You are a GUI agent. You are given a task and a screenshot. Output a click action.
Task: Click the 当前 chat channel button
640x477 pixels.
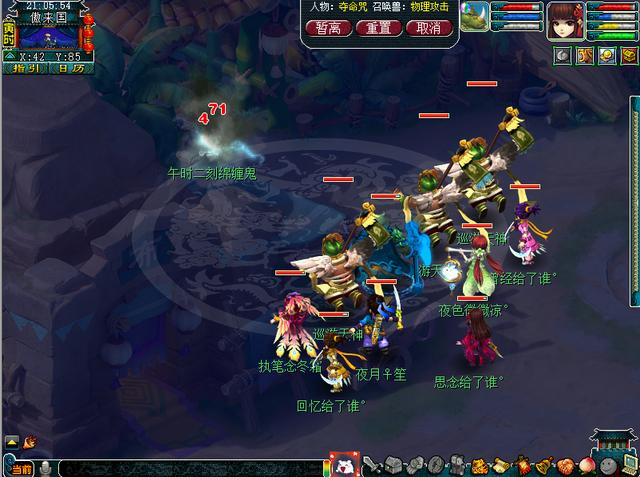point(22,468)
